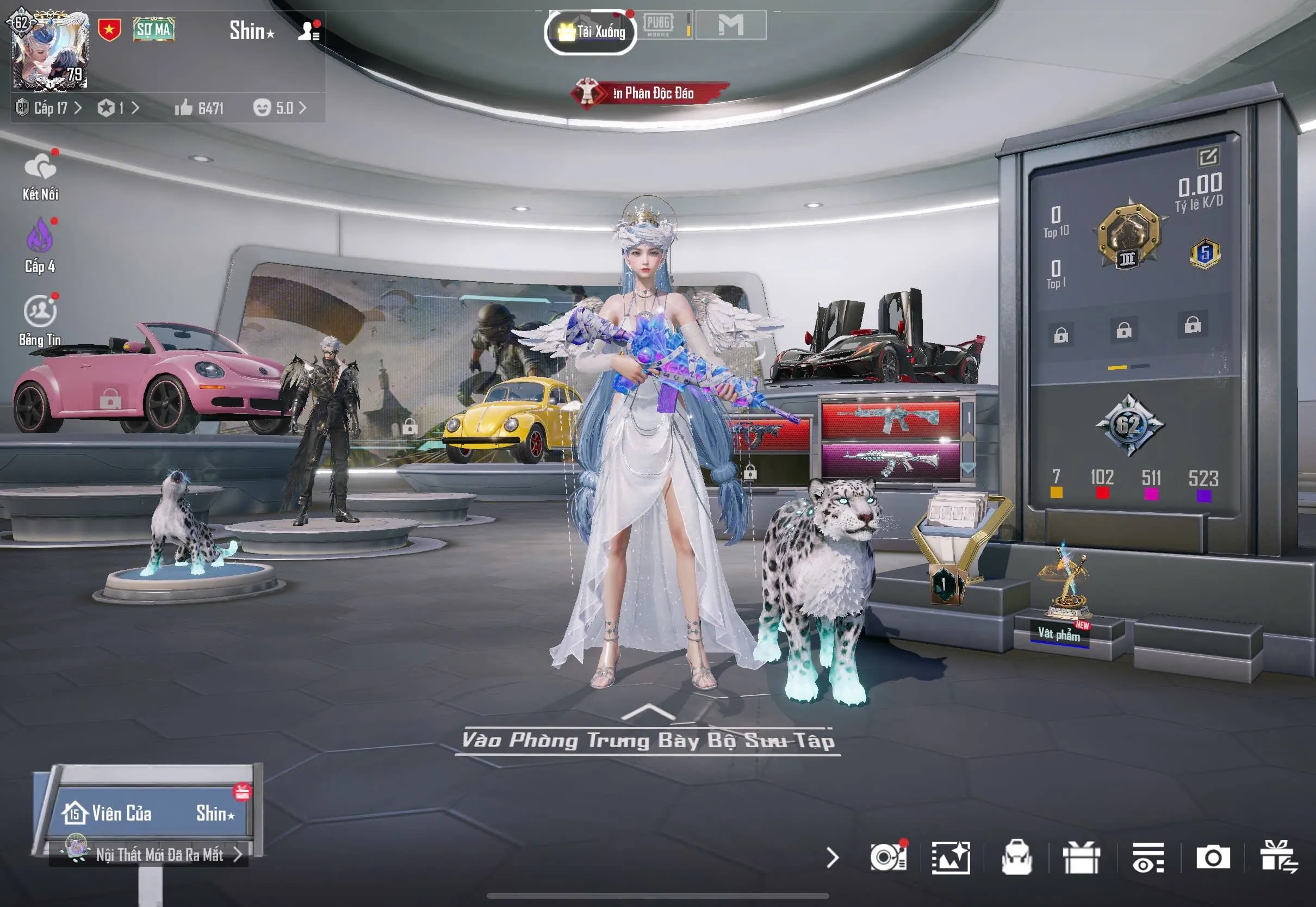This screenshot has width=1316, height=907.
Task: Open the RP Cấp 17 pass details
Action: coord(50,108)
